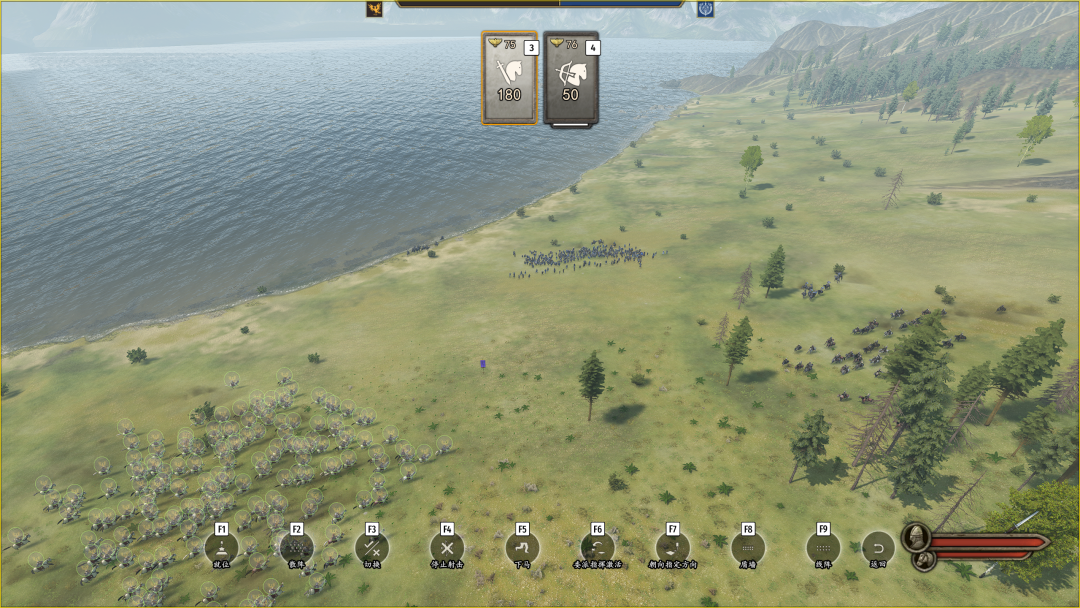Activate the 切换 toggle order icon
Image resolution: width=1080 pixels, height=608 pixels.
pos(372,547)
